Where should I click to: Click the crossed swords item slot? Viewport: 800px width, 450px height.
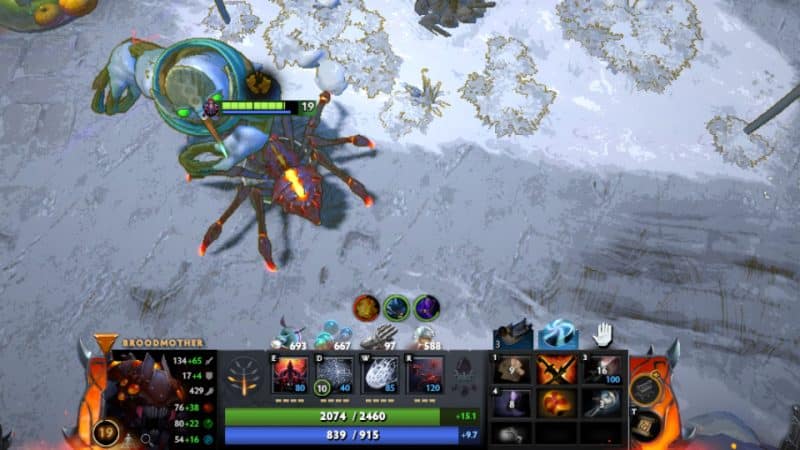(x=557, y=370)
